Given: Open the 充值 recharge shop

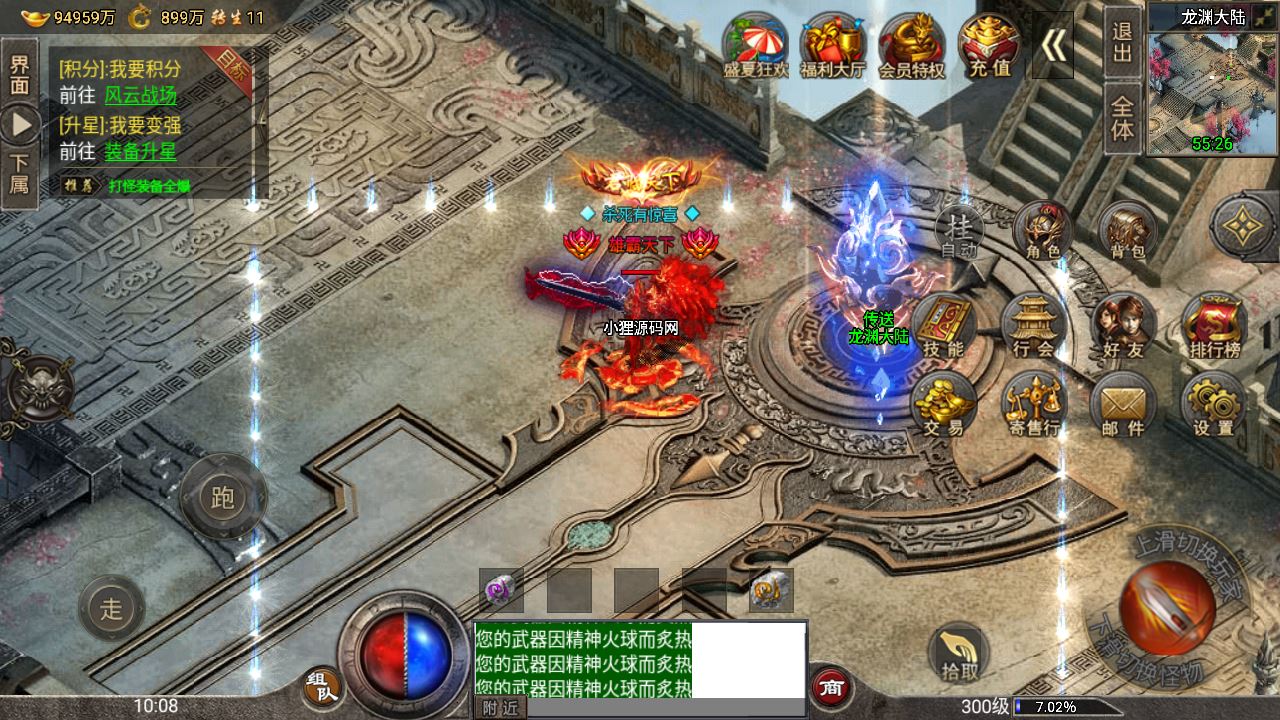Looking at the screenshot, I should [989, 46].
